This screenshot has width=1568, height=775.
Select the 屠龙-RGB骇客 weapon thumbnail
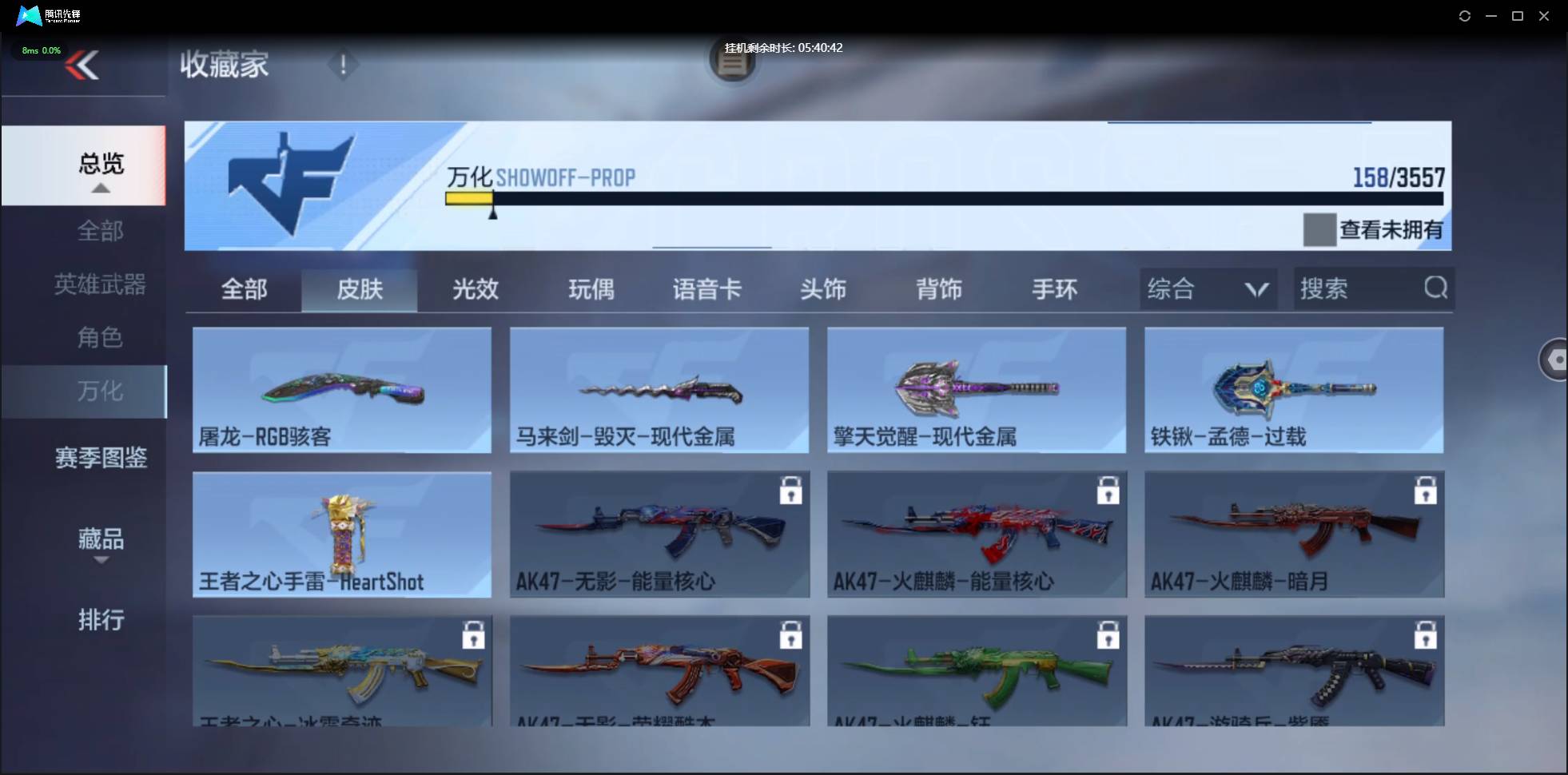coord(341,390)
